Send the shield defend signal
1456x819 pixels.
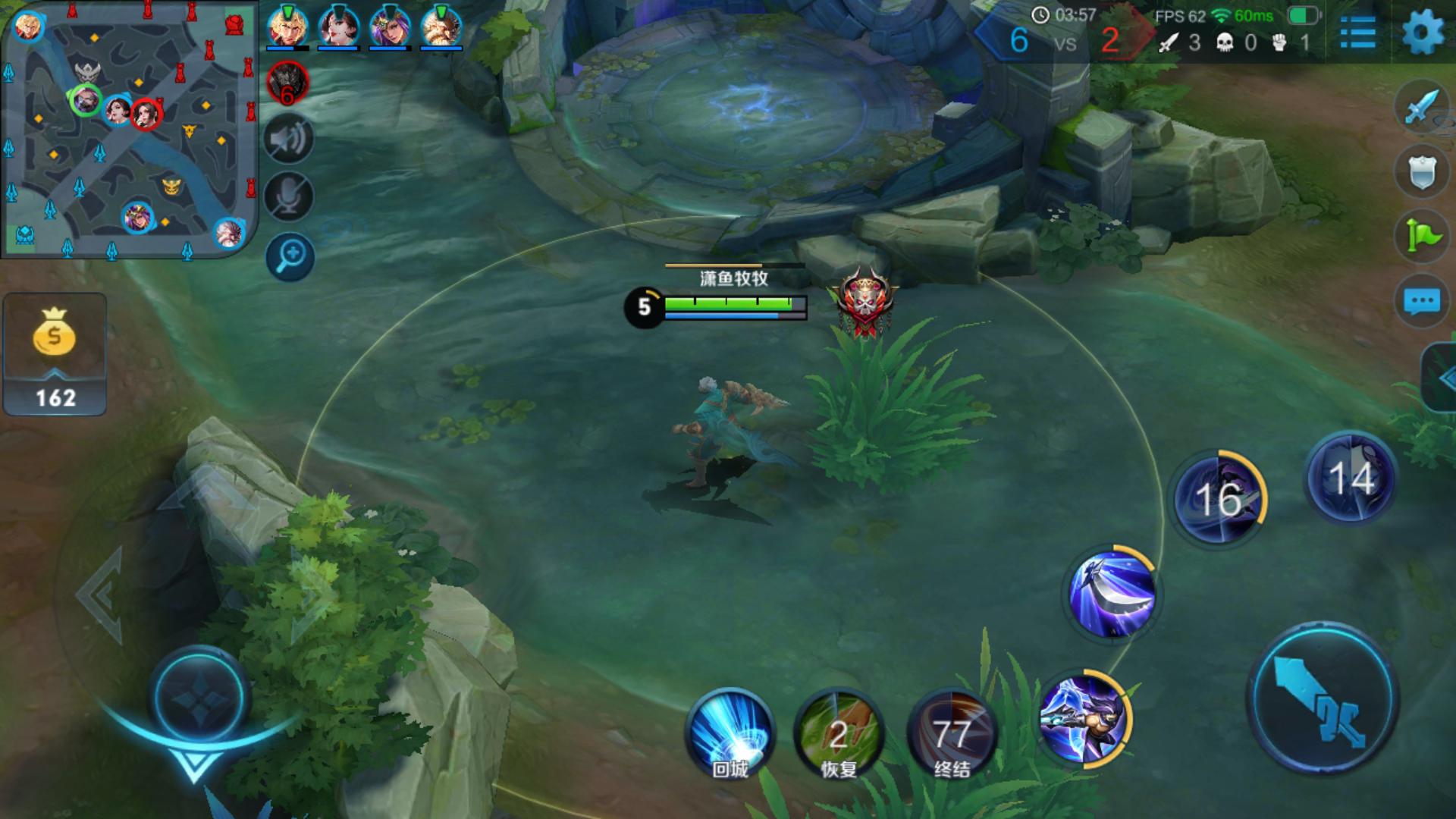tap(1421, 171)
